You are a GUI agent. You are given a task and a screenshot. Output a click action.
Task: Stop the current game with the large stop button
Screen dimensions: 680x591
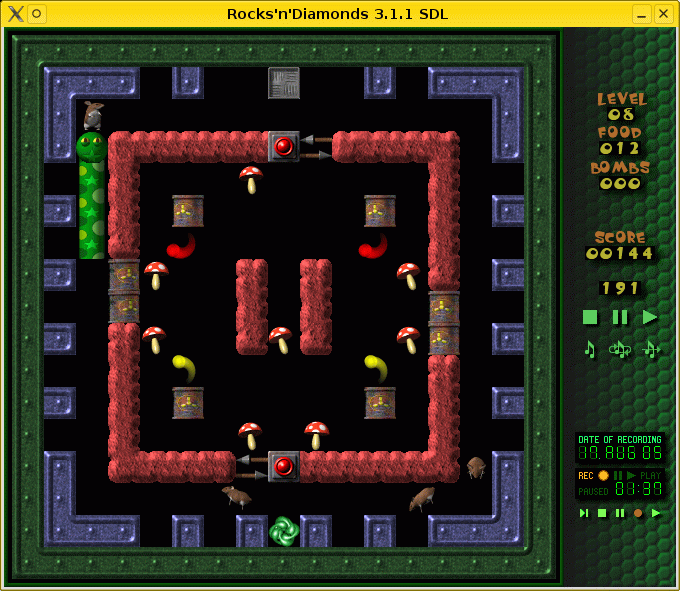pos(590,317)
